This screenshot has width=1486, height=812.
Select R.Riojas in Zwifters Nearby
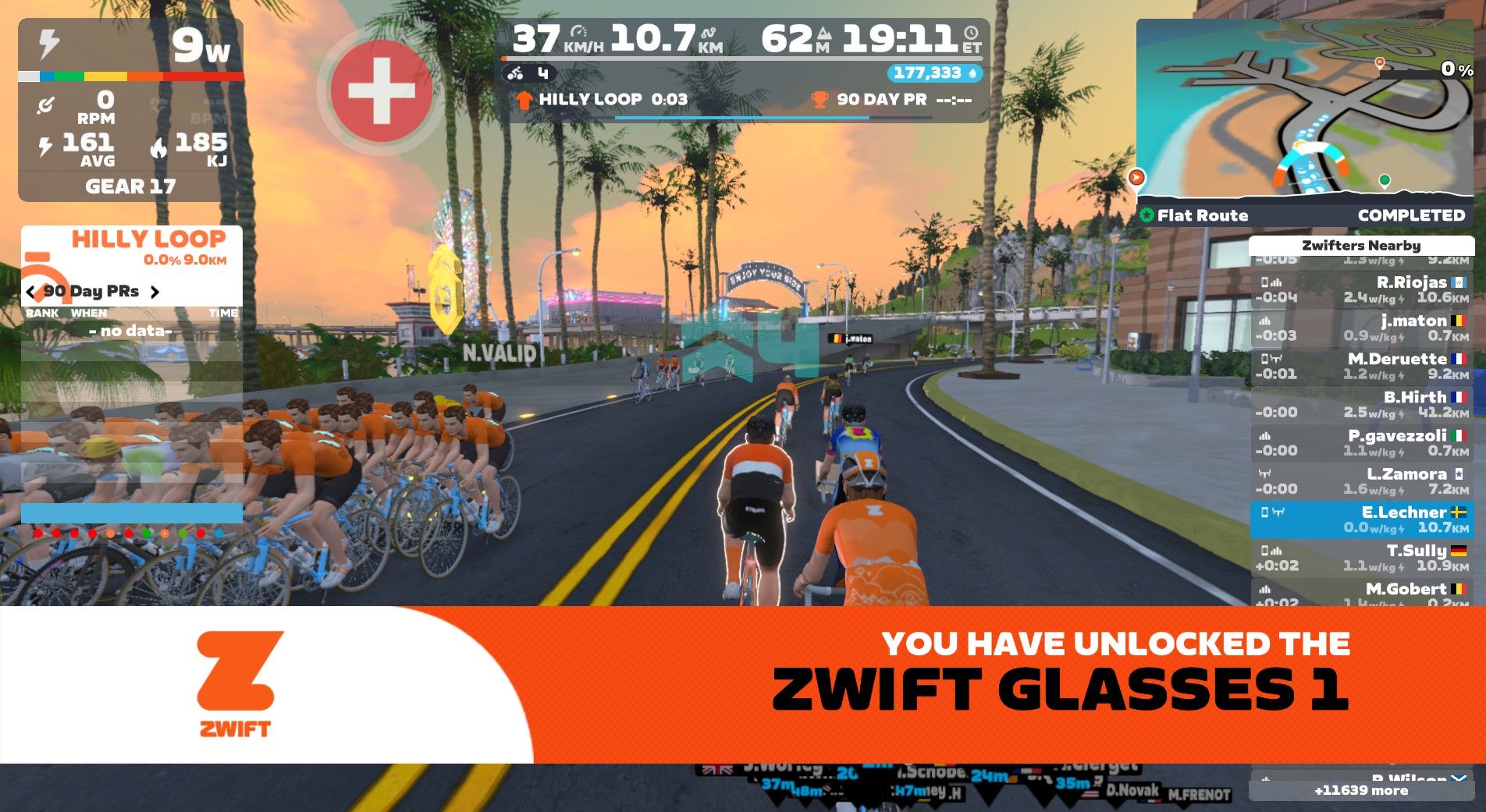(x=1361, y=289)
